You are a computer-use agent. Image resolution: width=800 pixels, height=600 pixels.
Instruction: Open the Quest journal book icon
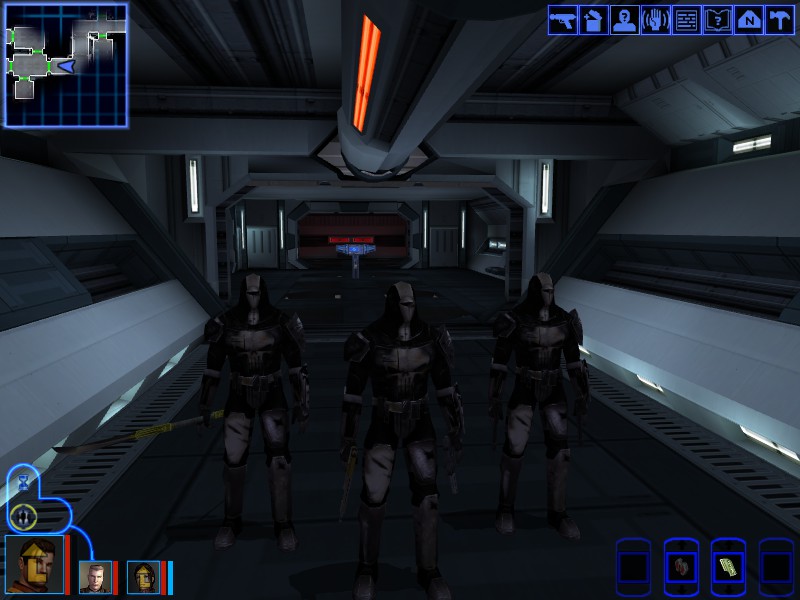[718, 20]
